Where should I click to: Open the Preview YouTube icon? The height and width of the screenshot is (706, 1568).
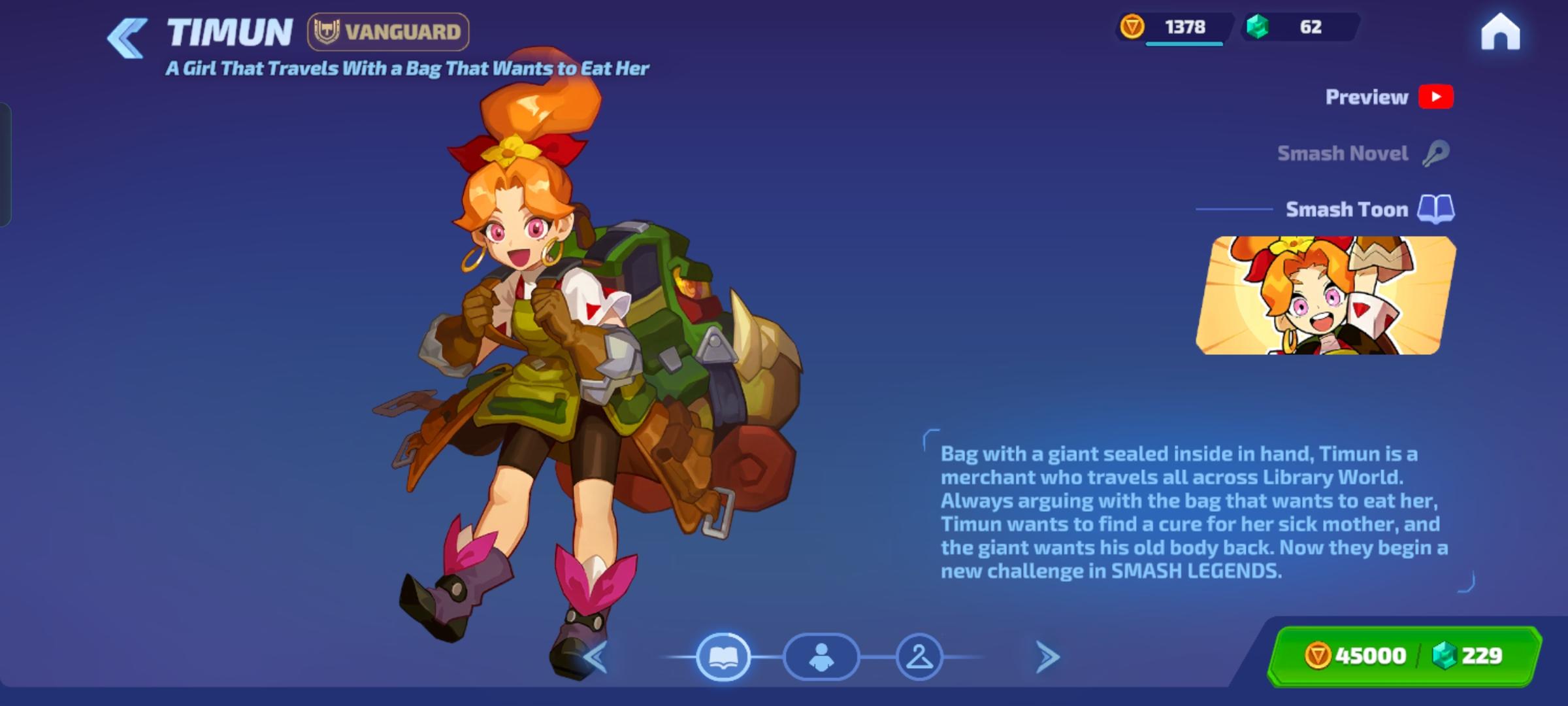[x=1437, y=96]
